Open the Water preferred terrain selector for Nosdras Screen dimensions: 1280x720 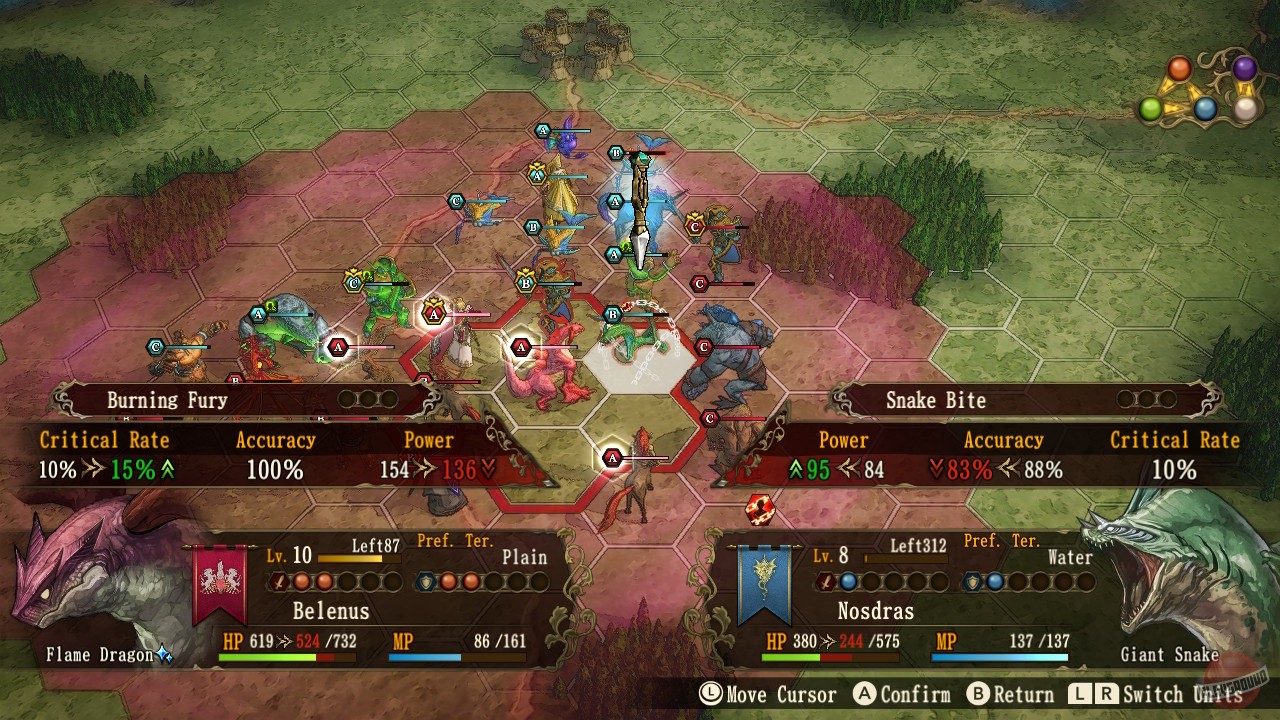tap(1069, 558)
